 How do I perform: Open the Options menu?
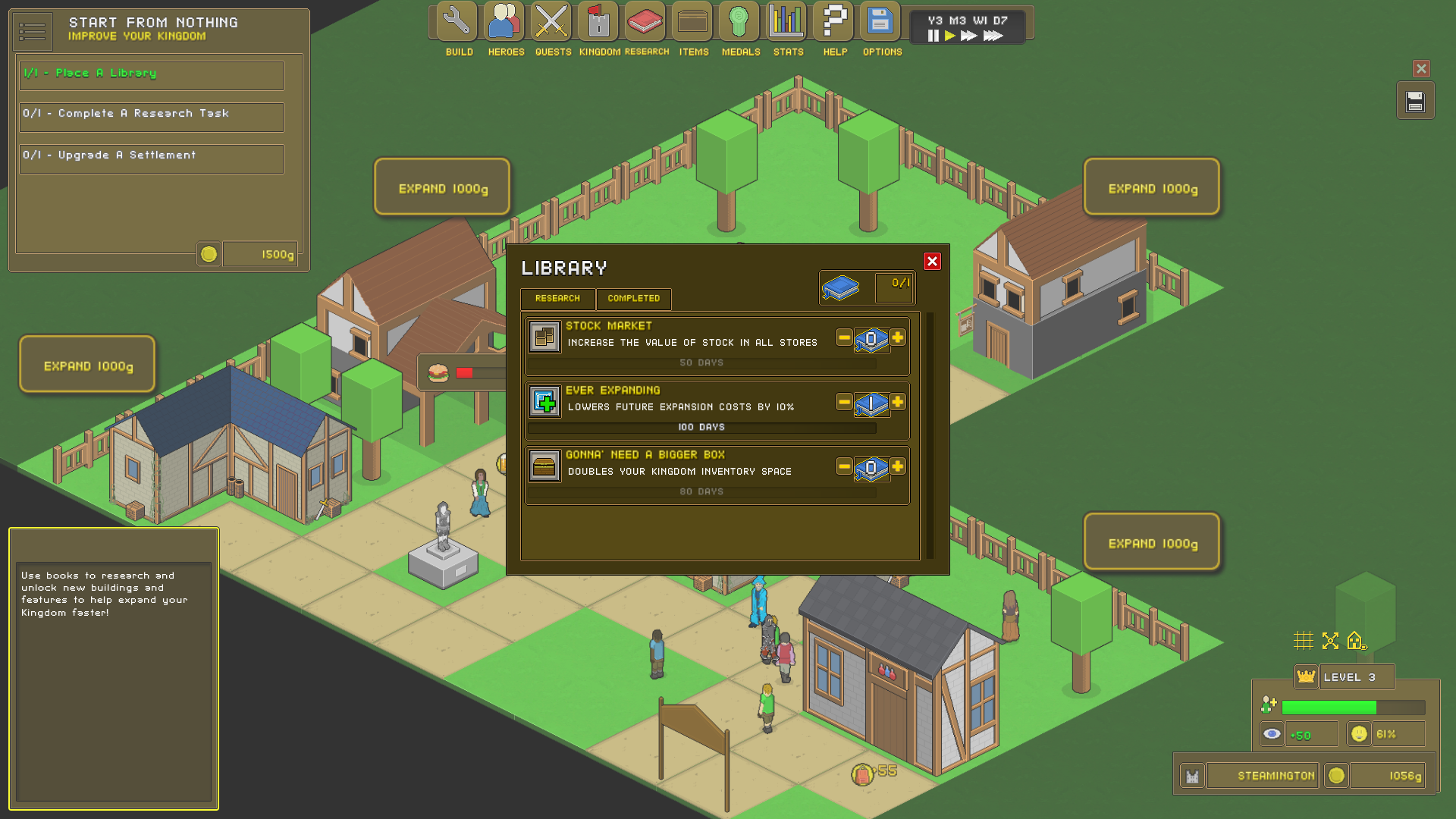[880, 23]
